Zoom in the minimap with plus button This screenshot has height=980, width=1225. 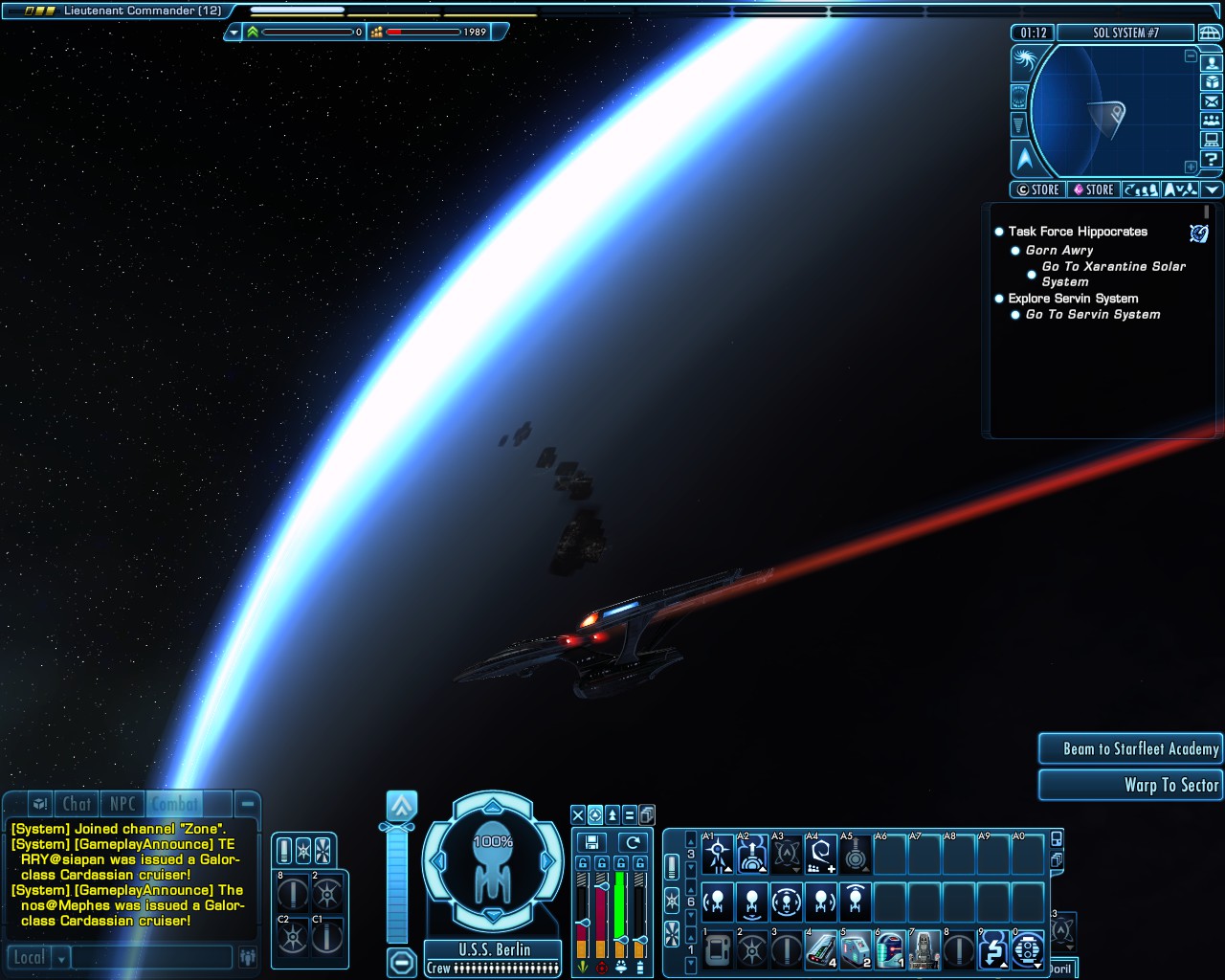[1191, 167]
